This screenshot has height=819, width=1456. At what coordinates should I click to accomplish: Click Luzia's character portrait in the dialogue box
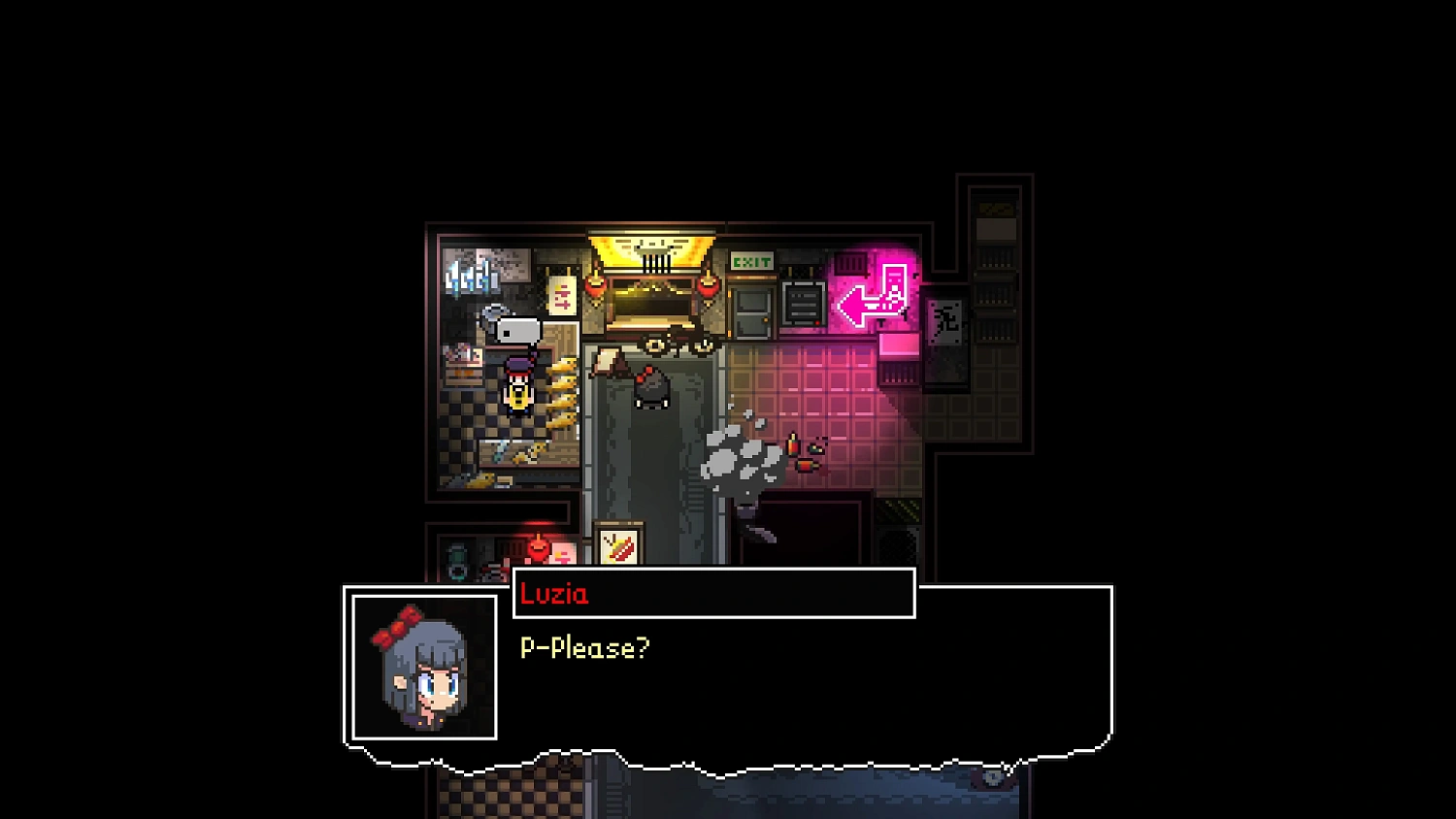(423, 670)
